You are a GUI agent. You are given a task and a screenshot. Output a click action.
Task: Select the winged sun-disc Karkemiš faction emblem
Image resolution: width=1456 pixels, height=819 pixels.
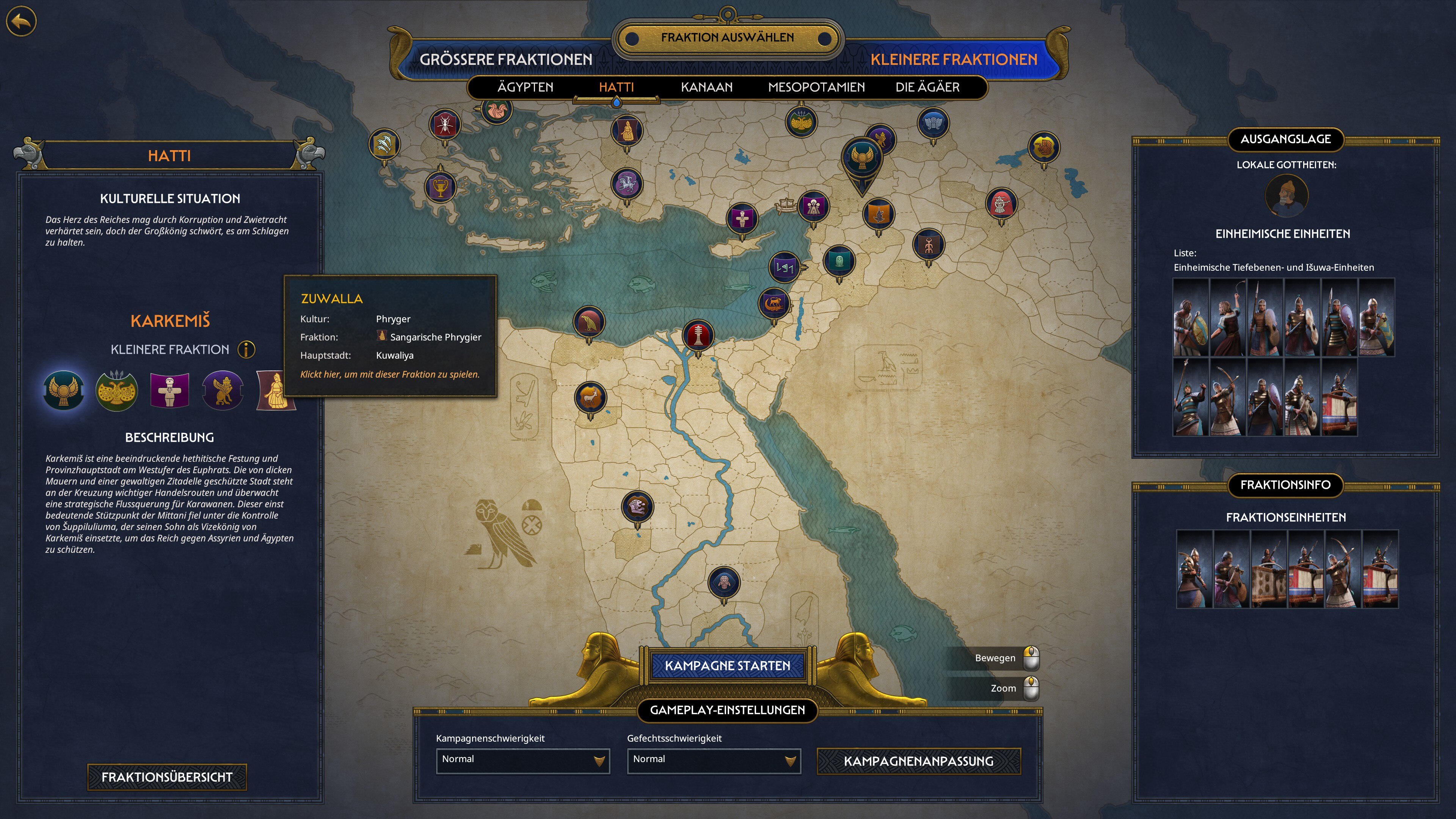click(63, 390)
